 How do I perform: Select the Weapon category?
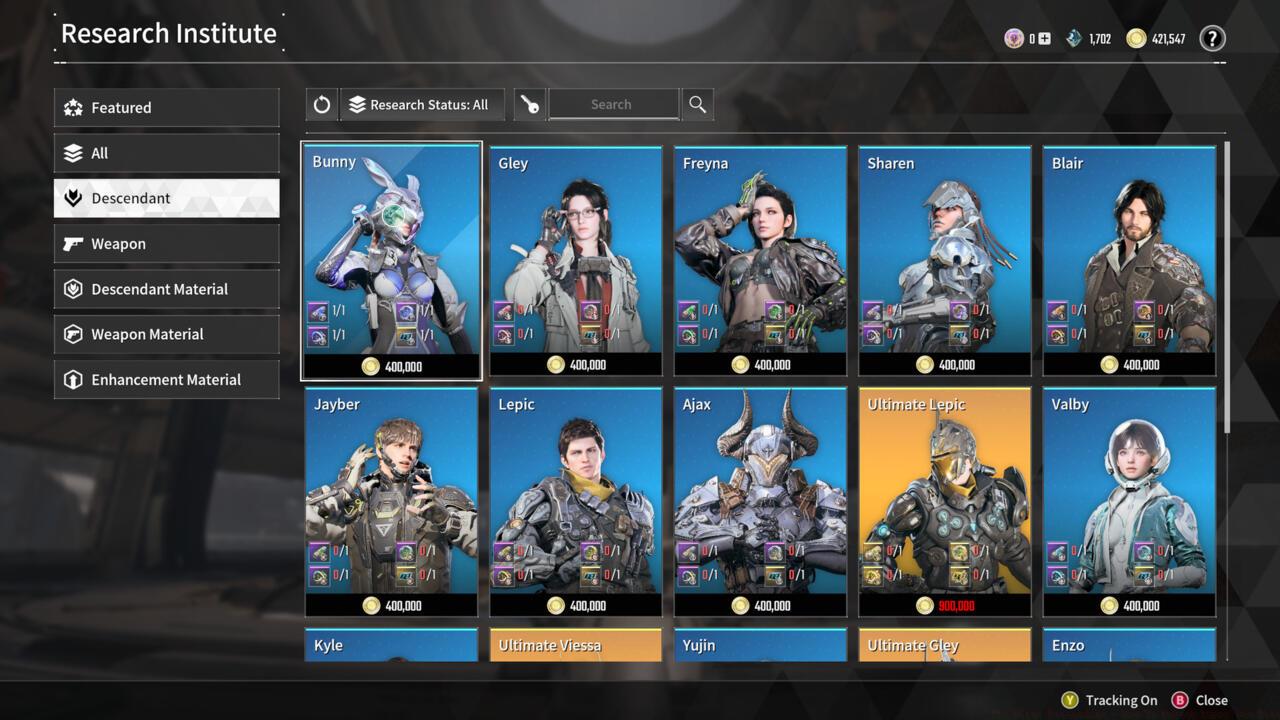[166, 244]
